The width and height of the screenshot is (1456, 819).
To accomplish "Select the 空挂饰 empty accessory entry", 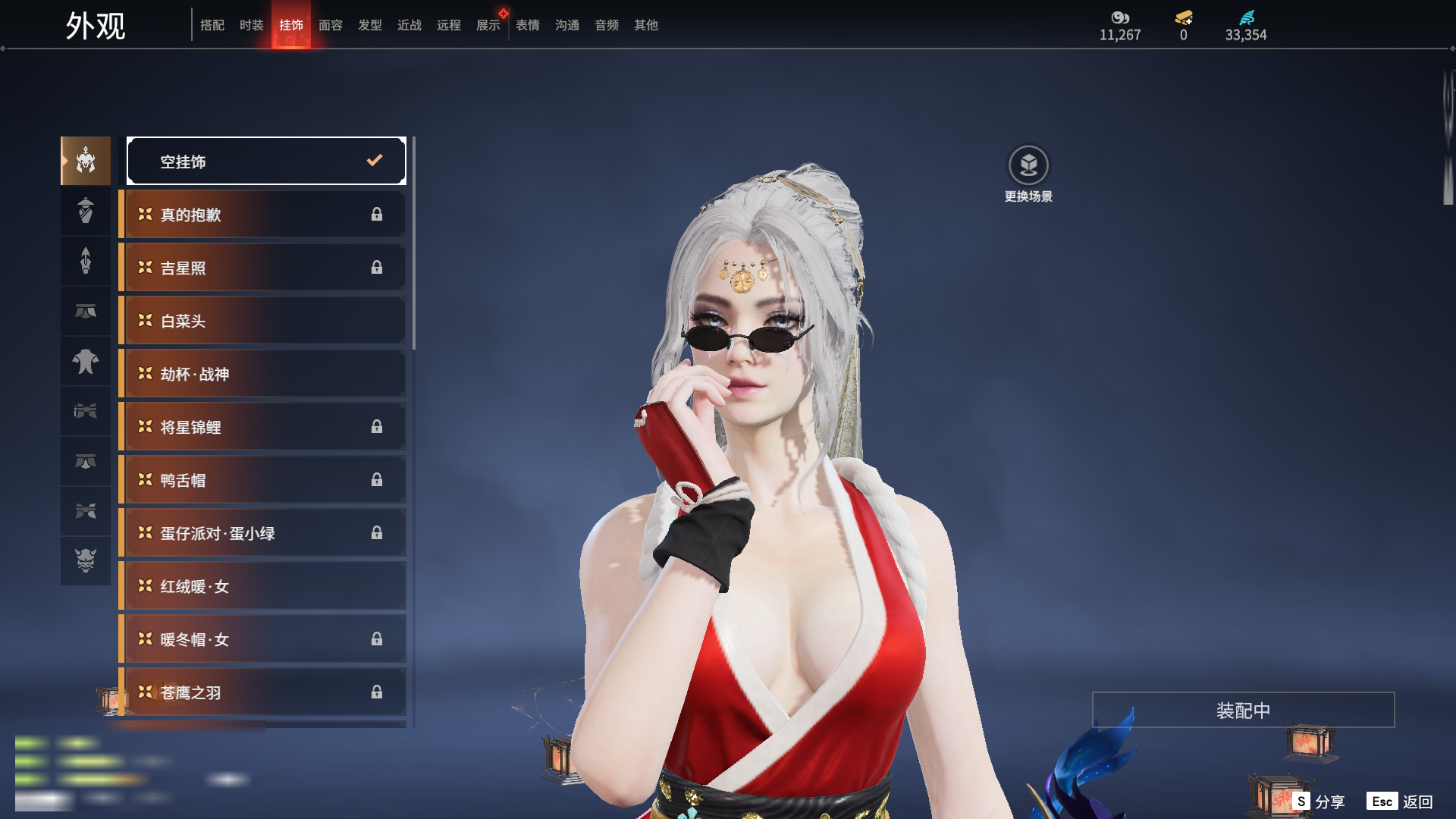I will [x=266, y=161].
